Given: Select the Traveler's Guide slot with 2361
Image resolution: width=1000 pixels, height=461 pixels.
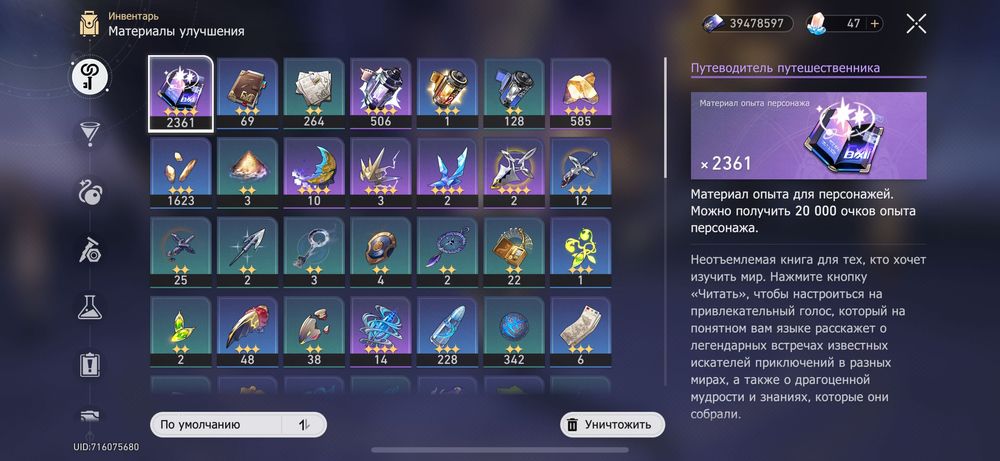Looking at the screenshot, I should [180, 93].
